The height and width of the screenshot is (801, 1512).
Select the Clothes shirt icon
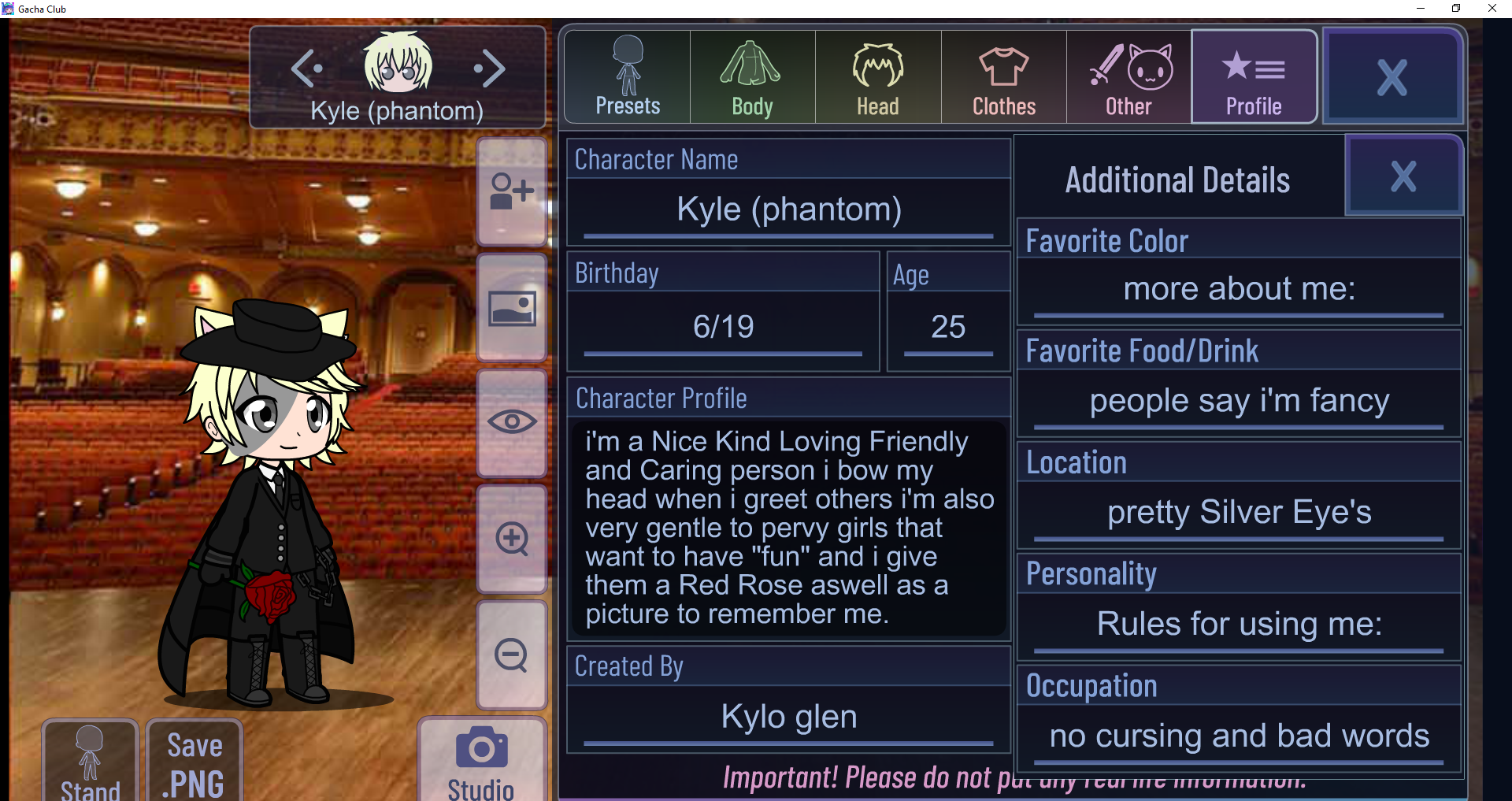(x=1002, y=67)
